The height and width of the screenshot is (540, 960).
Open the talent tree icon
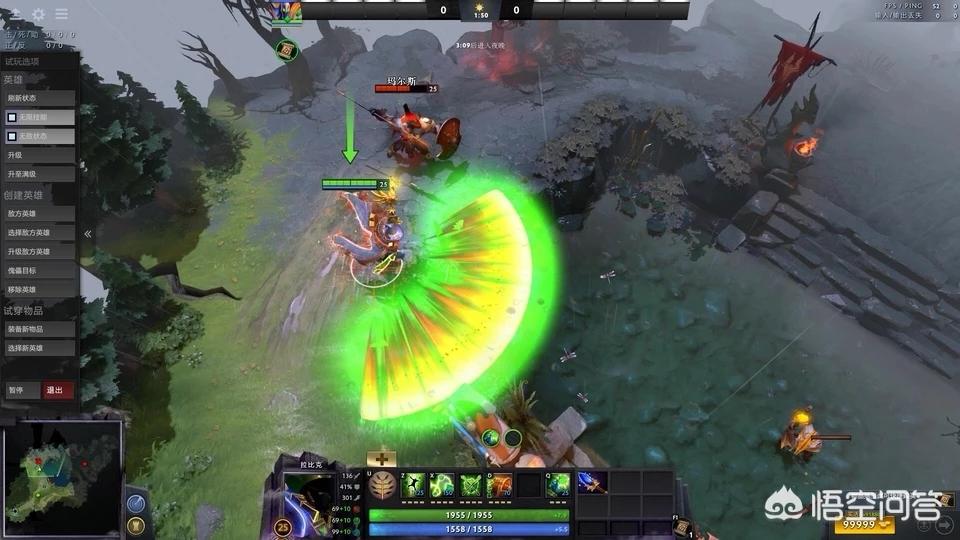381,486
